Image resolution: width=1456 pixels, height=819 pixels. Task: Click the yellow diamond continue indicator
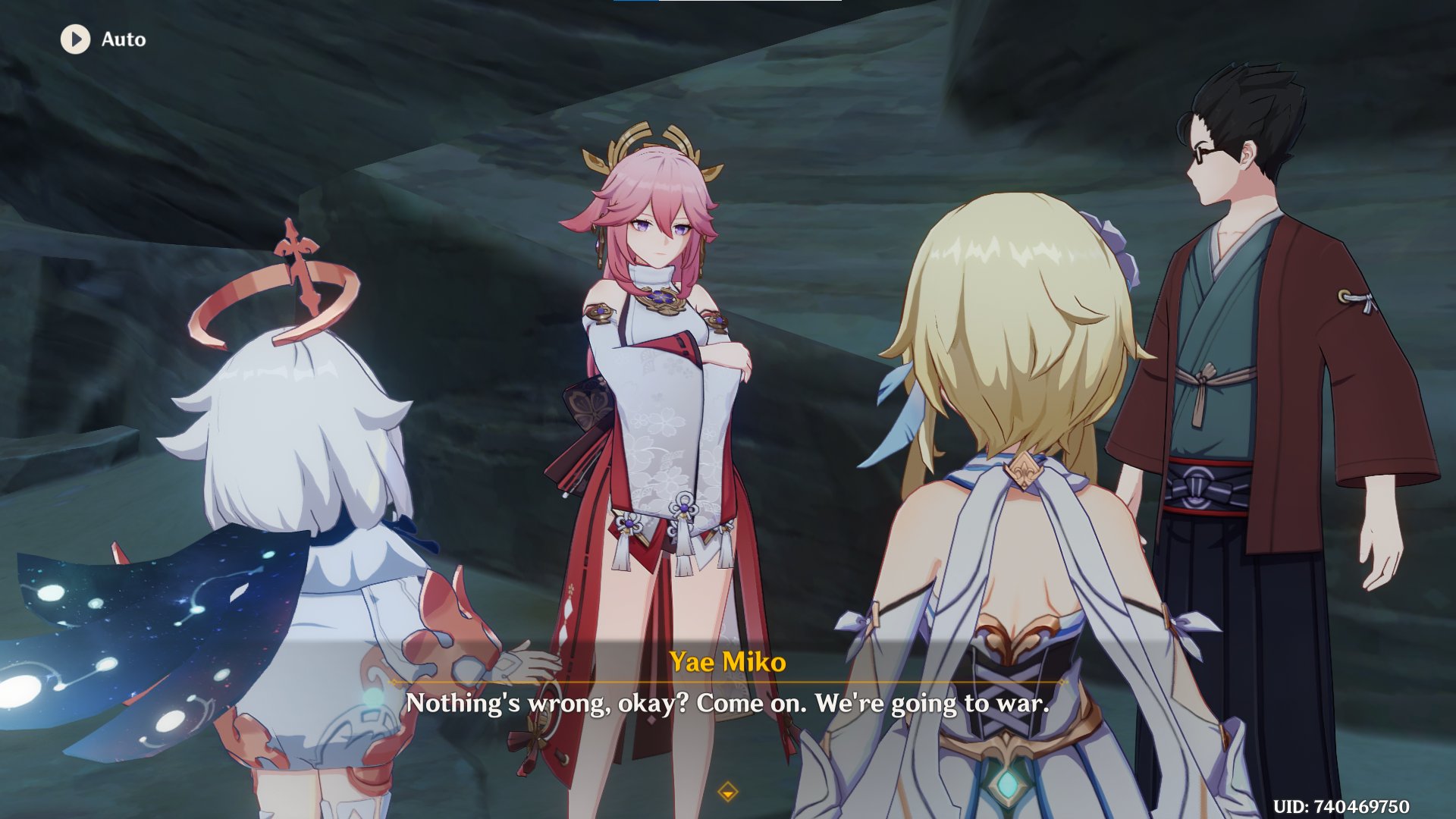[727, 792]
